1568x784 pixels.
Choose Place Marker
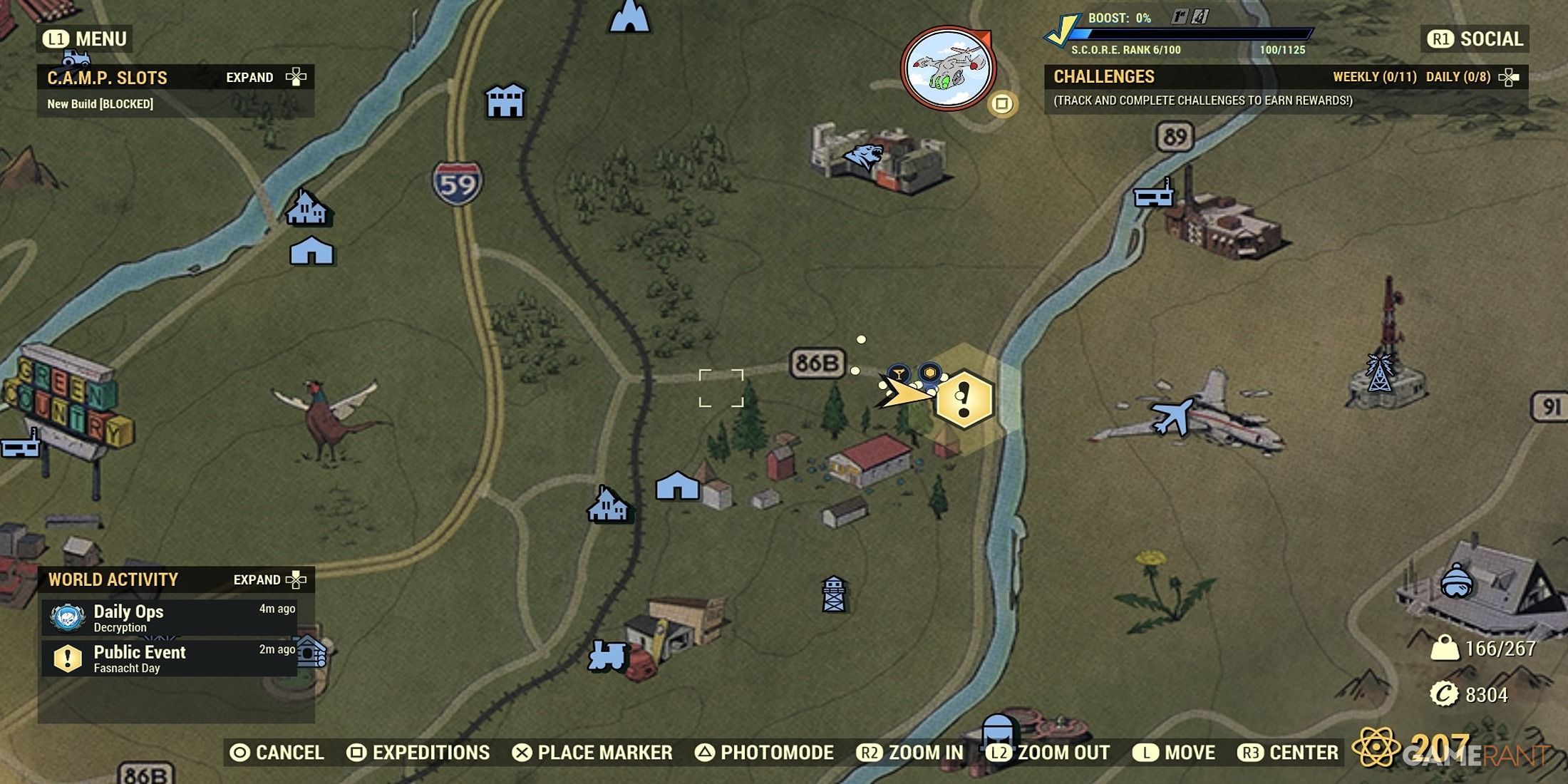point(592,753)
